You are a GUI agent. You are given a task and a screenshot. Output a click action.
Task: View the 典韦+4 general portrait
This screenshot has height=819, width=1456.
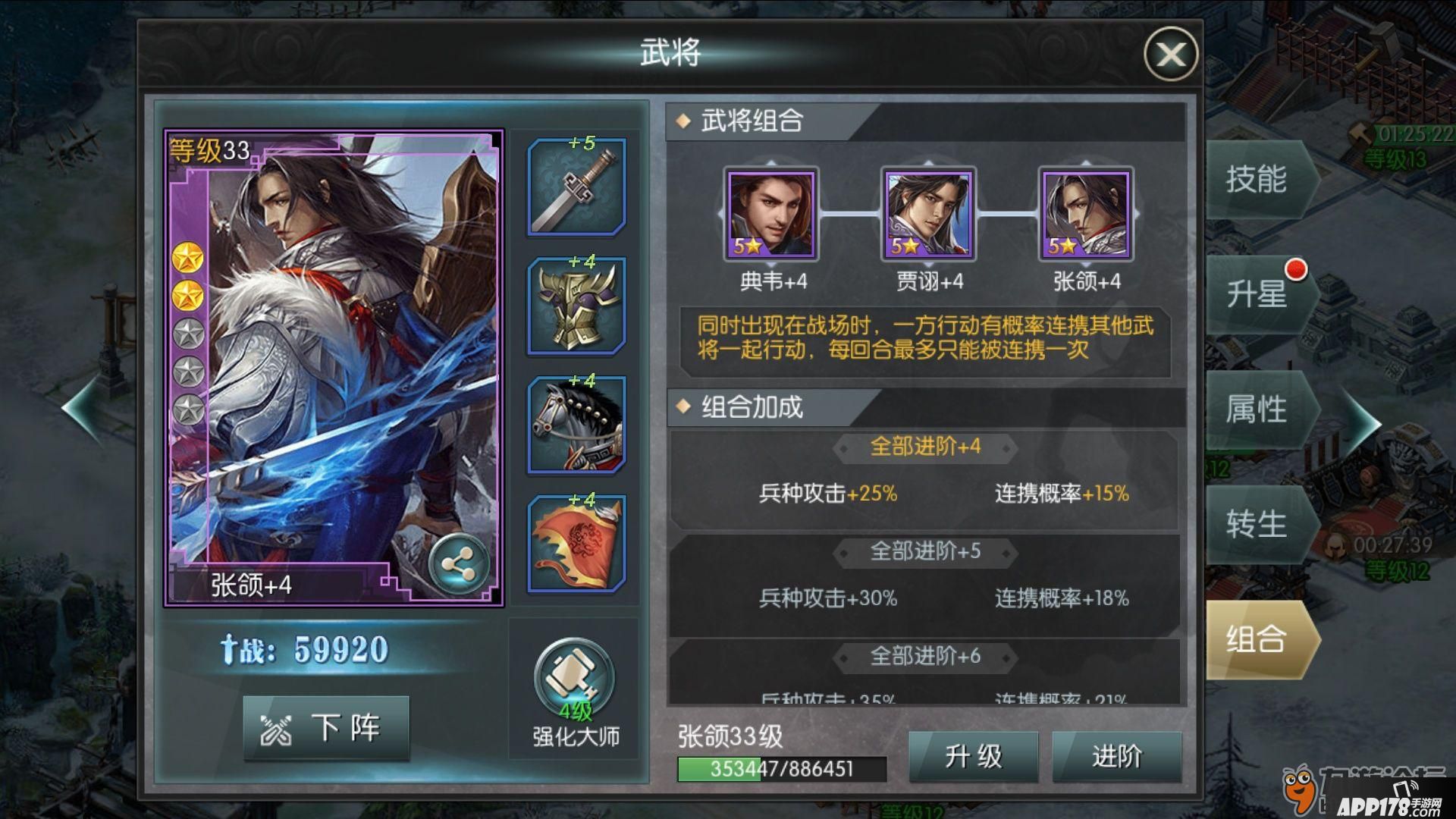771,215
